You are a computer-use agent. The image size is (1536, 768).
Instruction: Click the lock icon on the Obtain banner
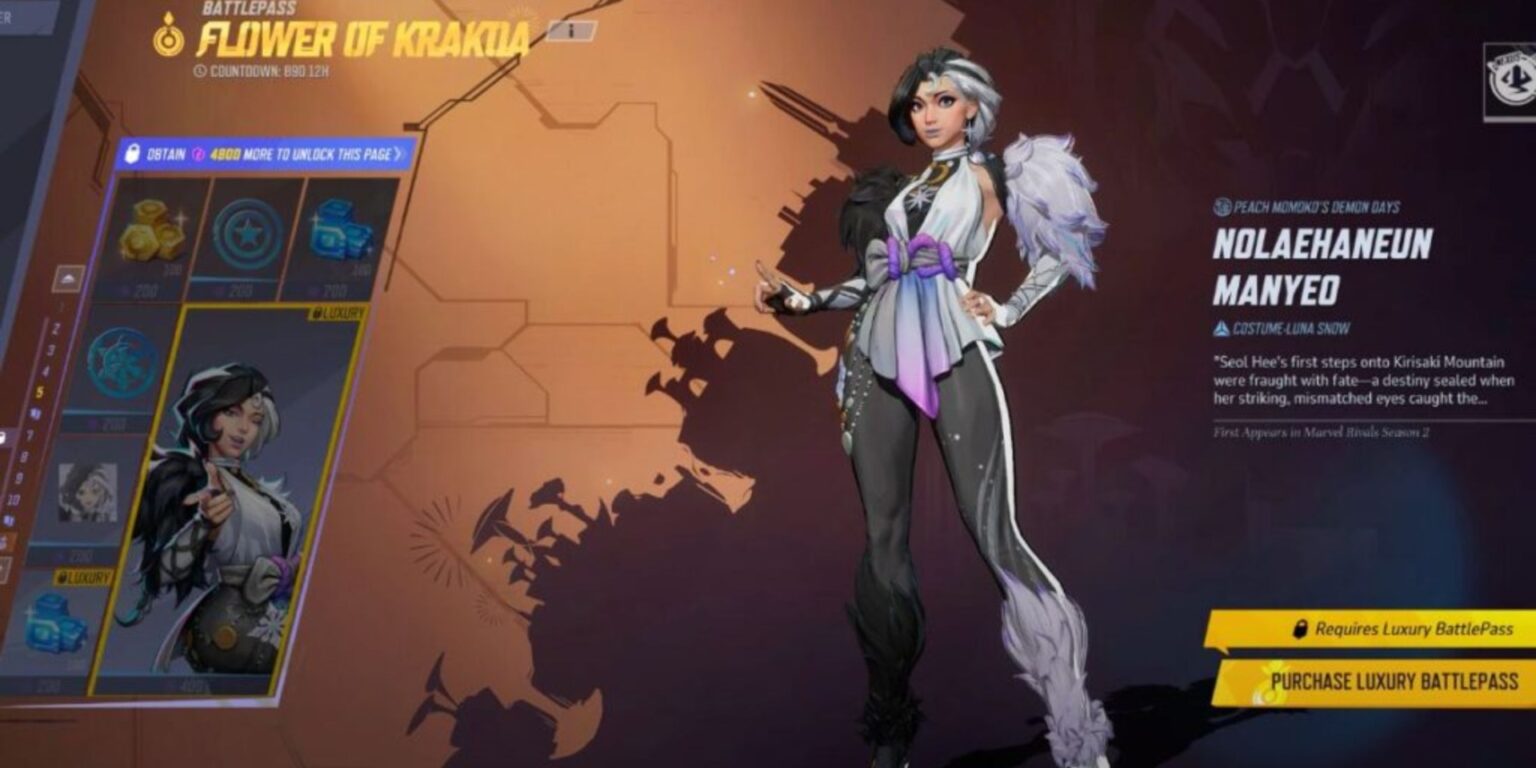coord(134,152)
